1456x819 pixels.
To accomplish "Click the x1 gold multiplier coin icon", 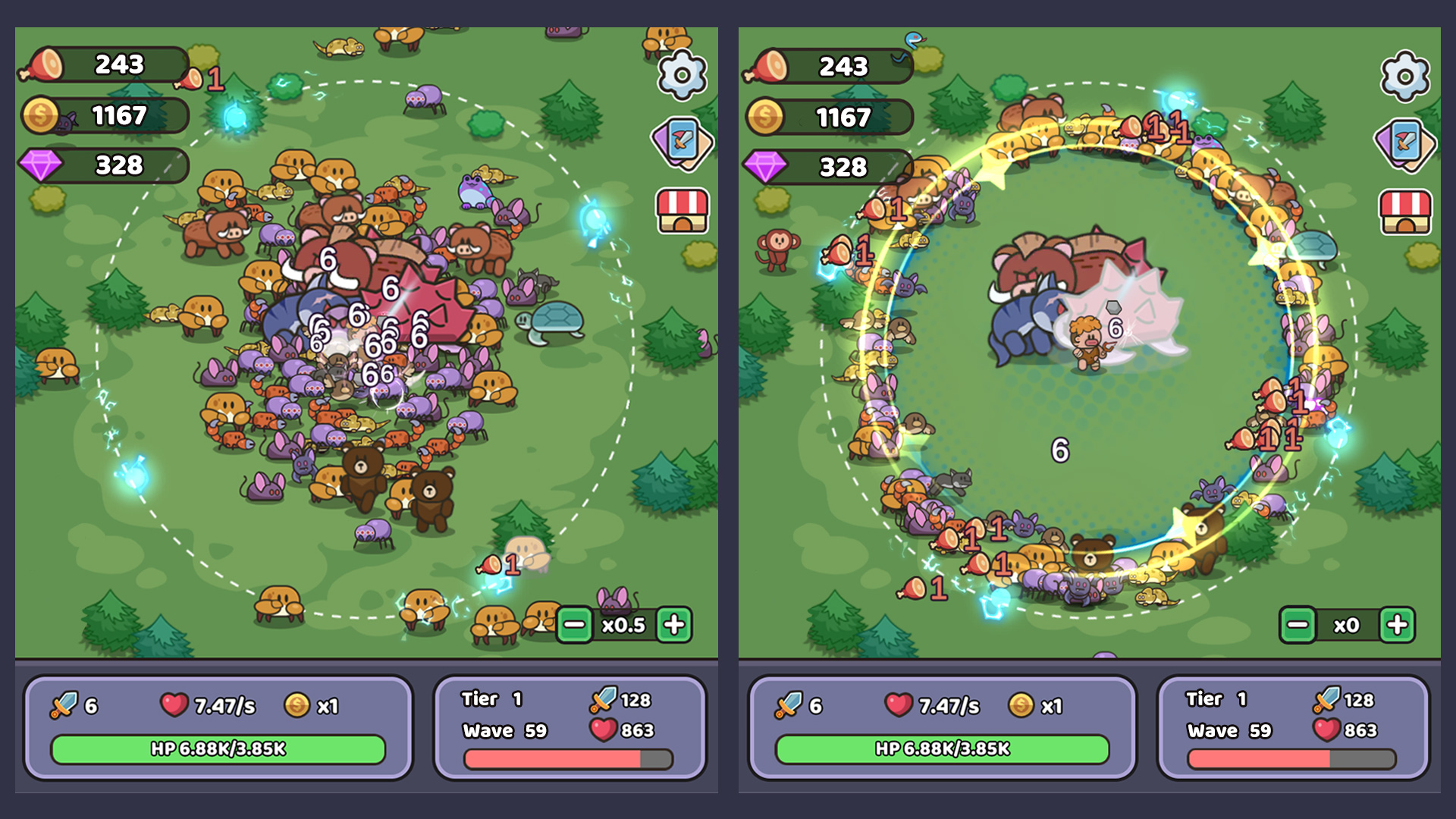I will (295, 704).
